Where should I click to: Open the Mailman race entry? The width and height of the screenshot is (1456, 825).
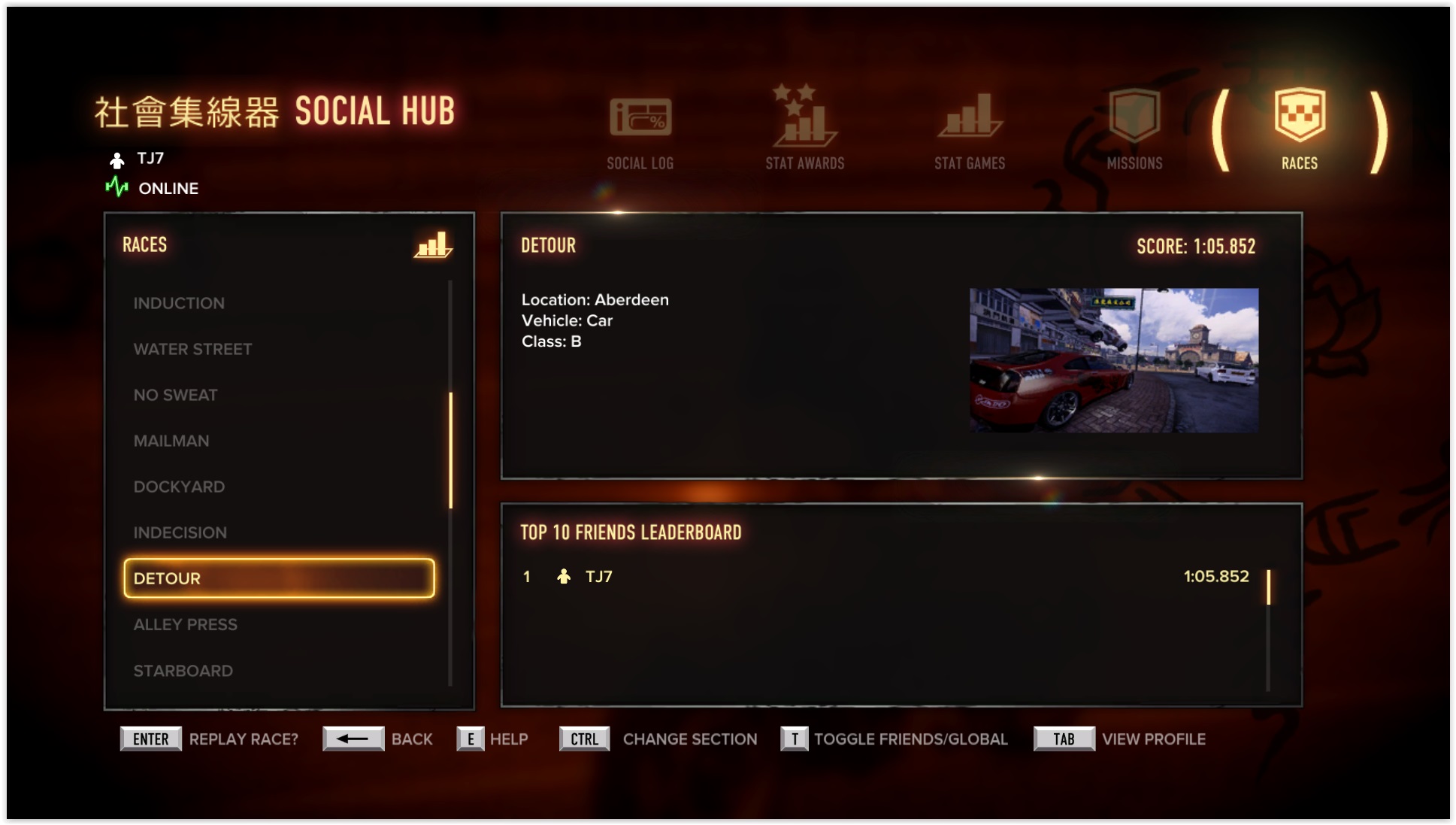tap(171, 441)
